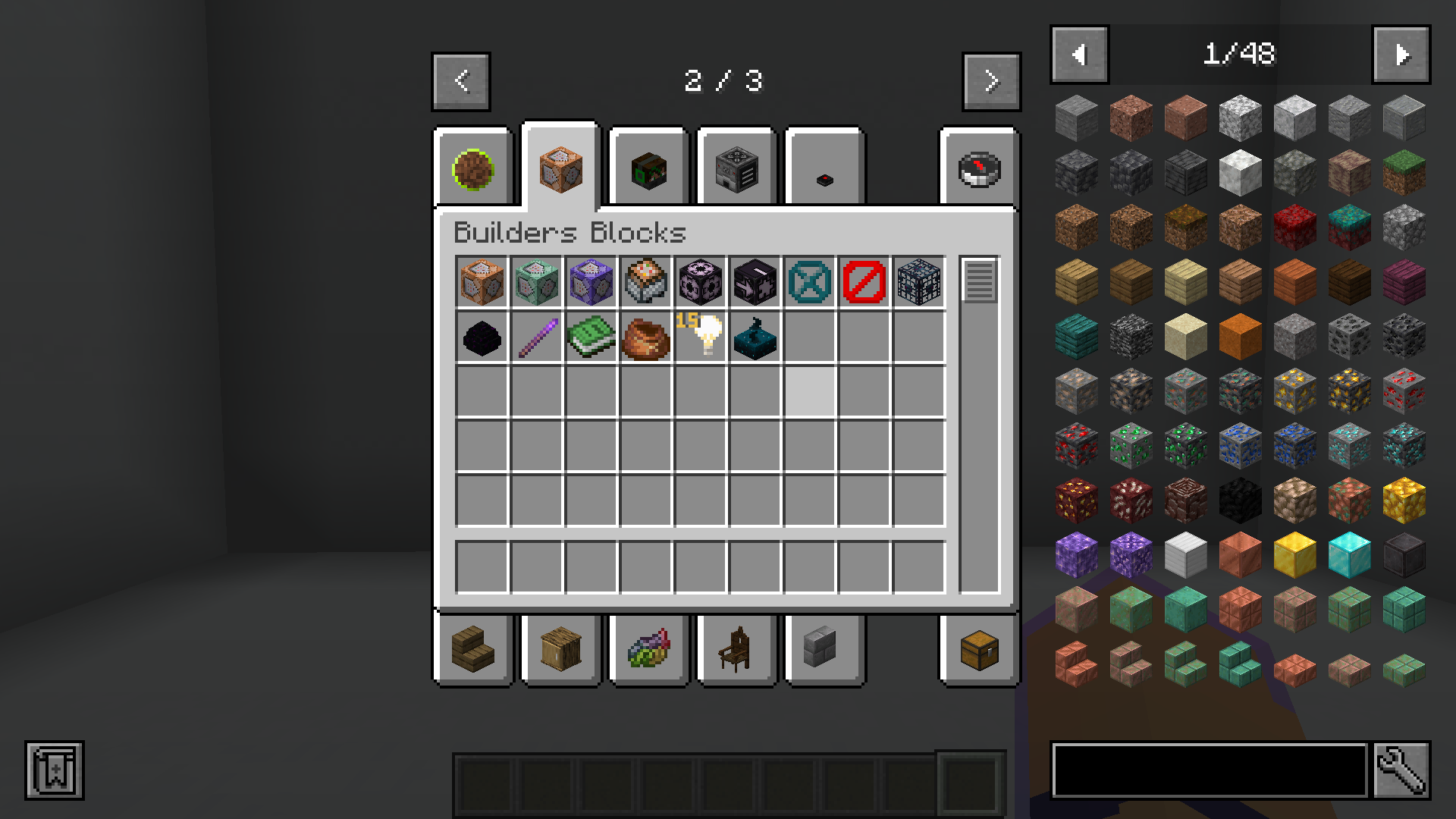
Task: Go to the next creative tab page
Action: pos(991,82)
